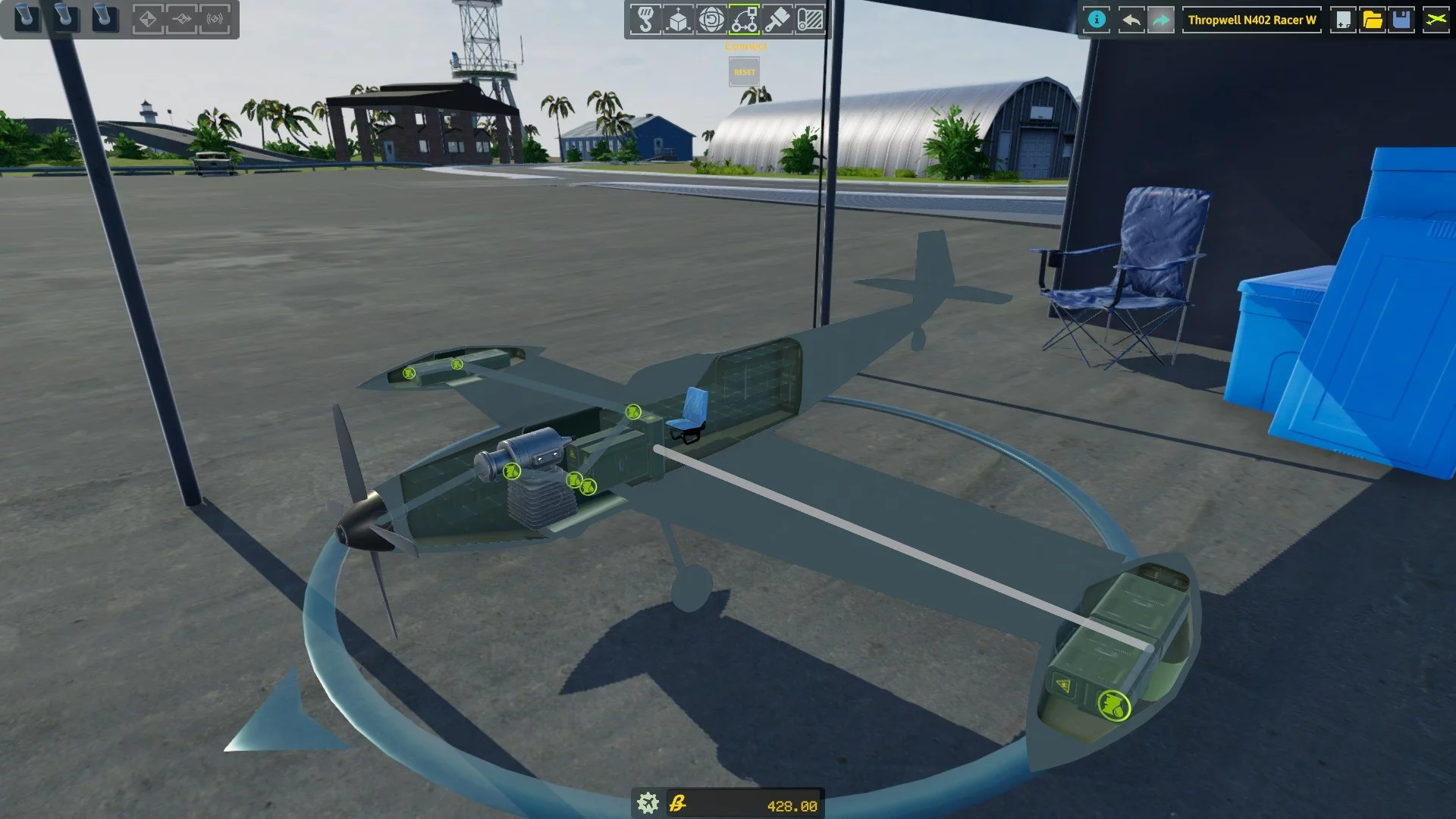Toggle the centre of mass diamond icon

point(148,19)
